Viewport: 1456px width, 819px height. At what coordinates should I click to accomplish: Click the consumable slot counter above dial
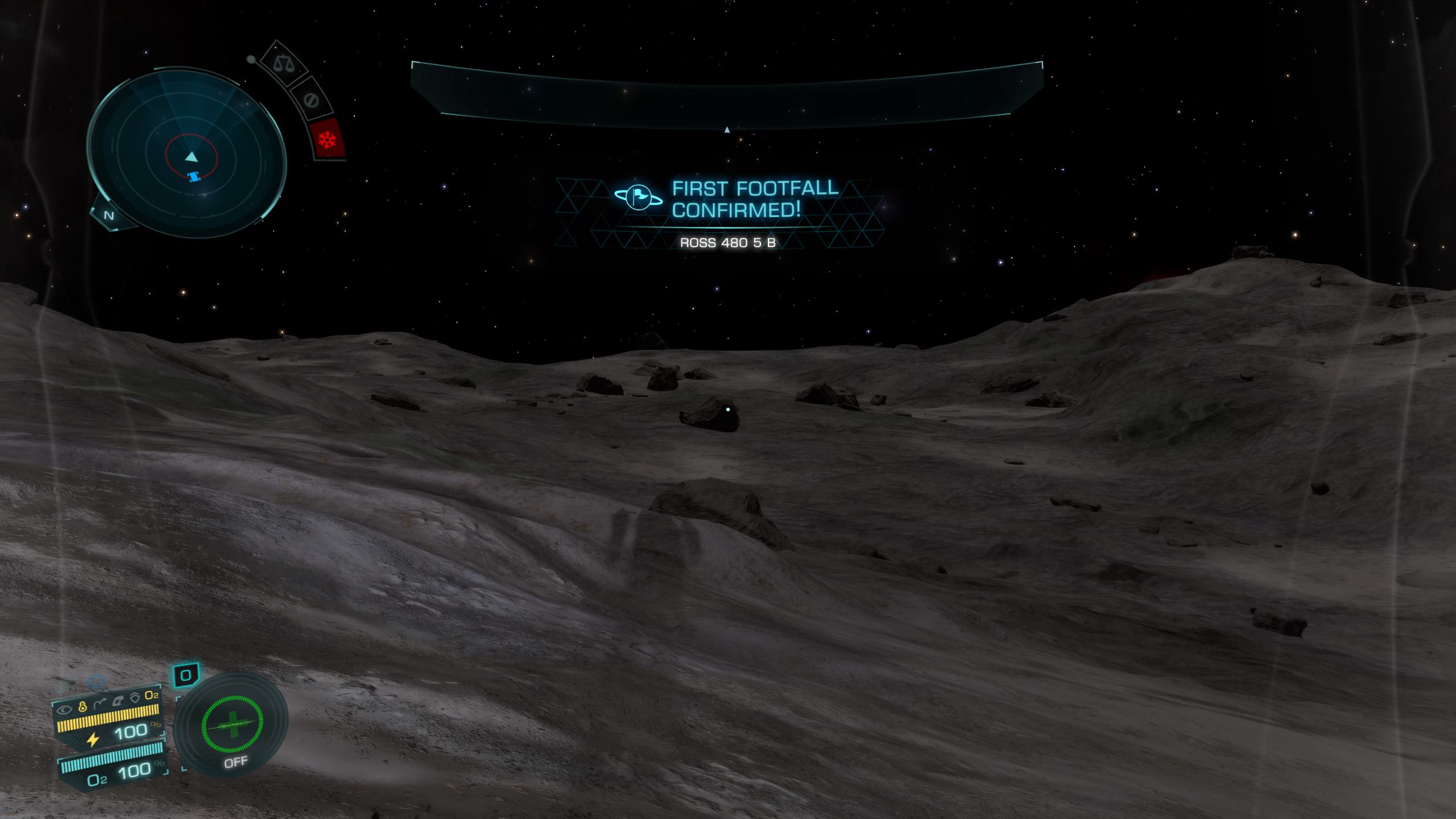185,676
